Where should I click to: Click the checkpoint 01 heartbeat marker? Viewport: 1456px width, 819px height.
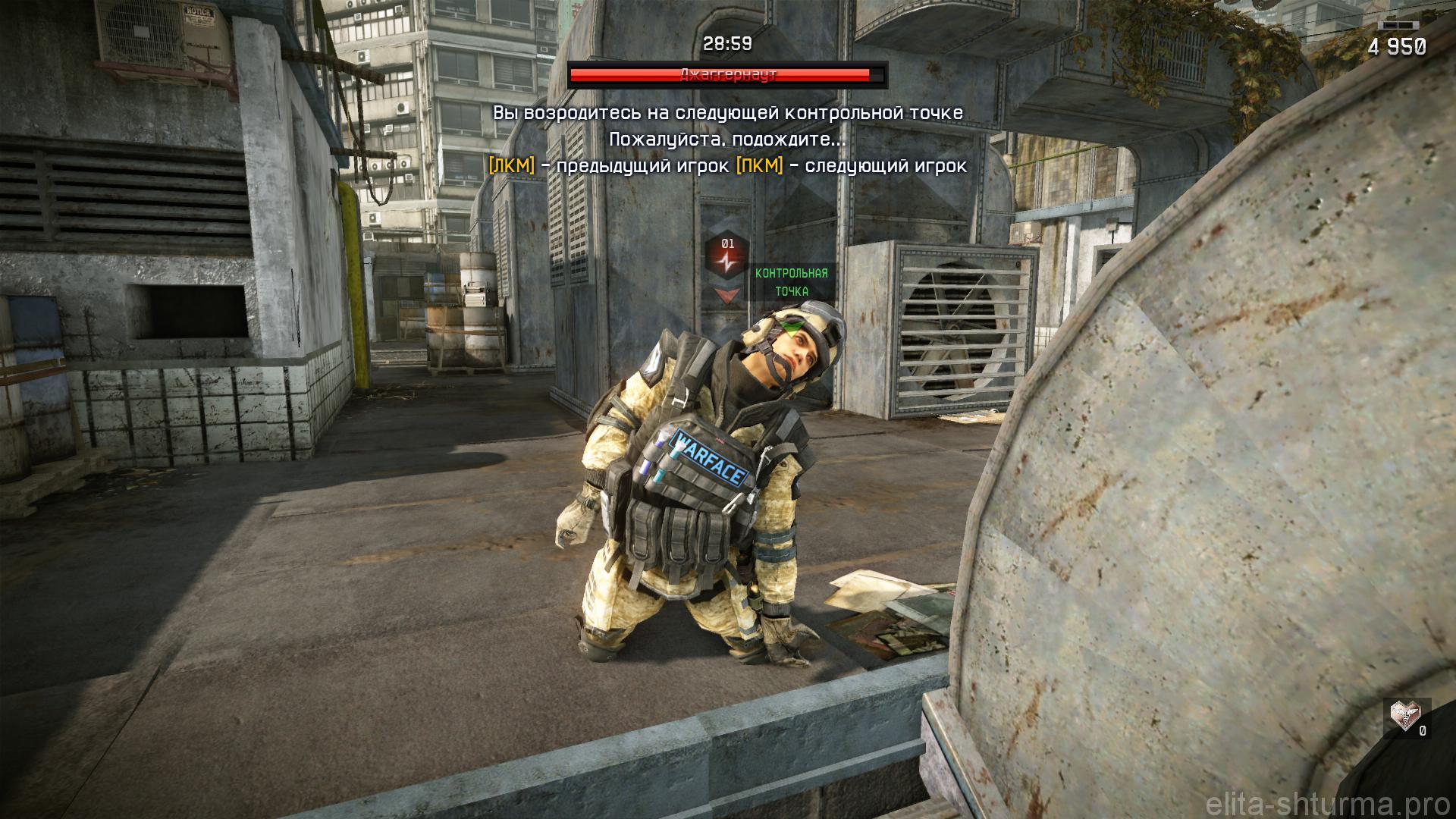[x=729, y=260]
